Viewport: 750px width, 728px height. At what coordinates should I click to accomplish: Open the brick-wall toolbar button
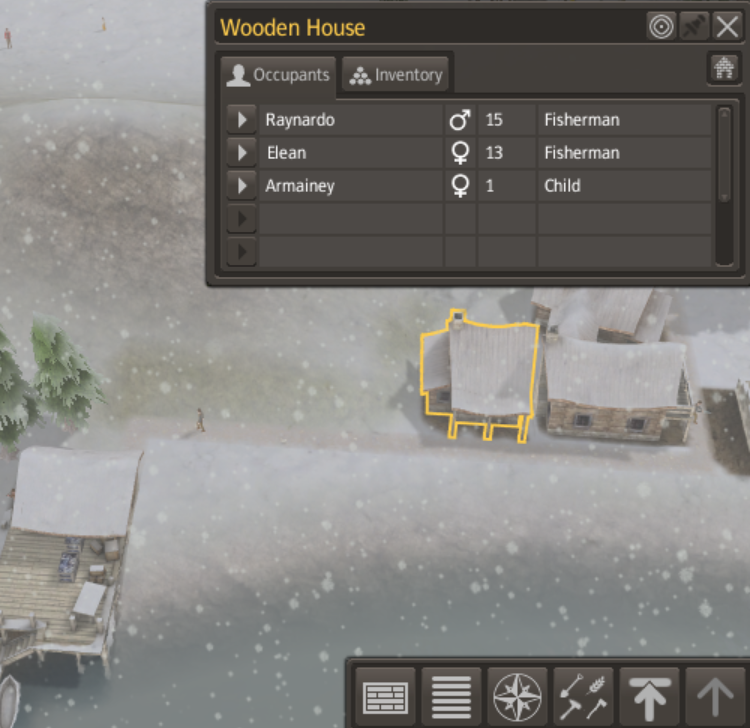click(385, 695)
